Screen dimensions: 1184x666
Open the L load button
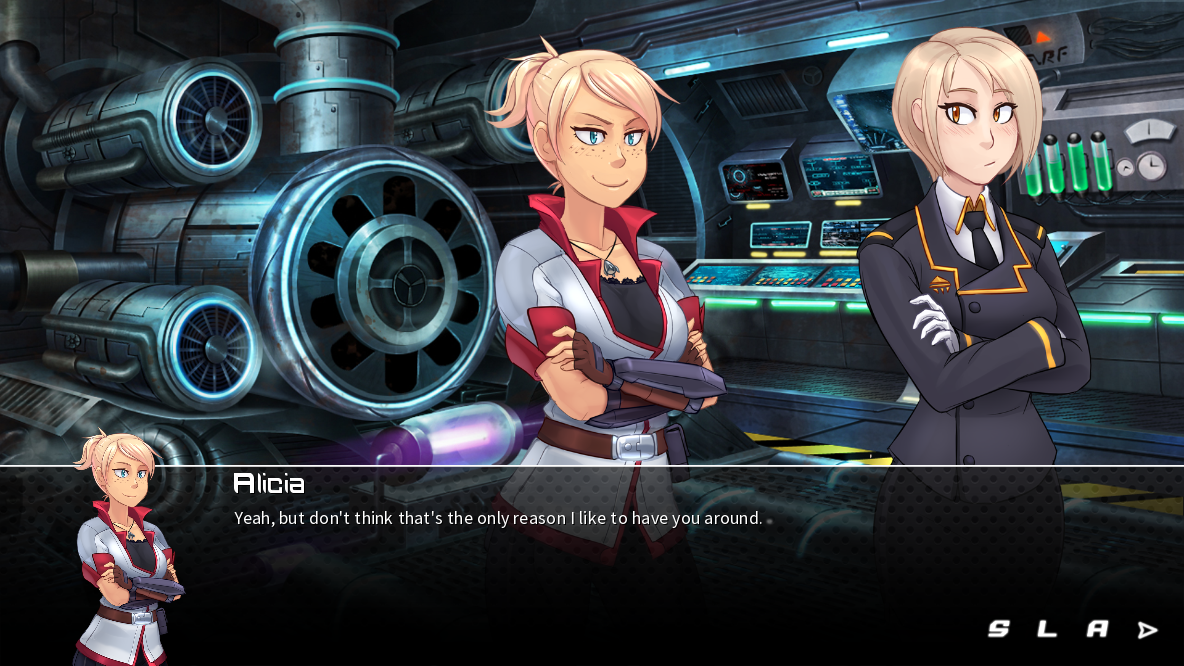[1046, 629]
